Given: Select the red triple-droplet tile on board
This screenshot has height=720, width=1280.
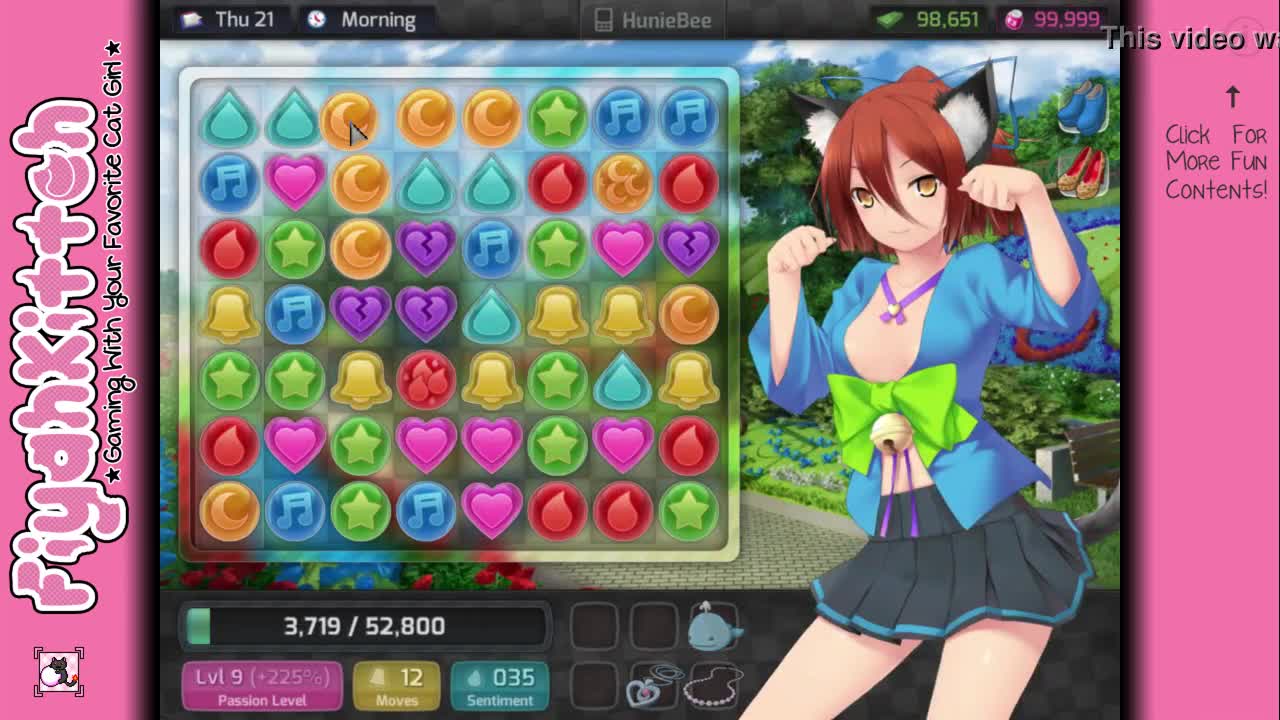Looking at the screenshot, I should coord(426,379).
